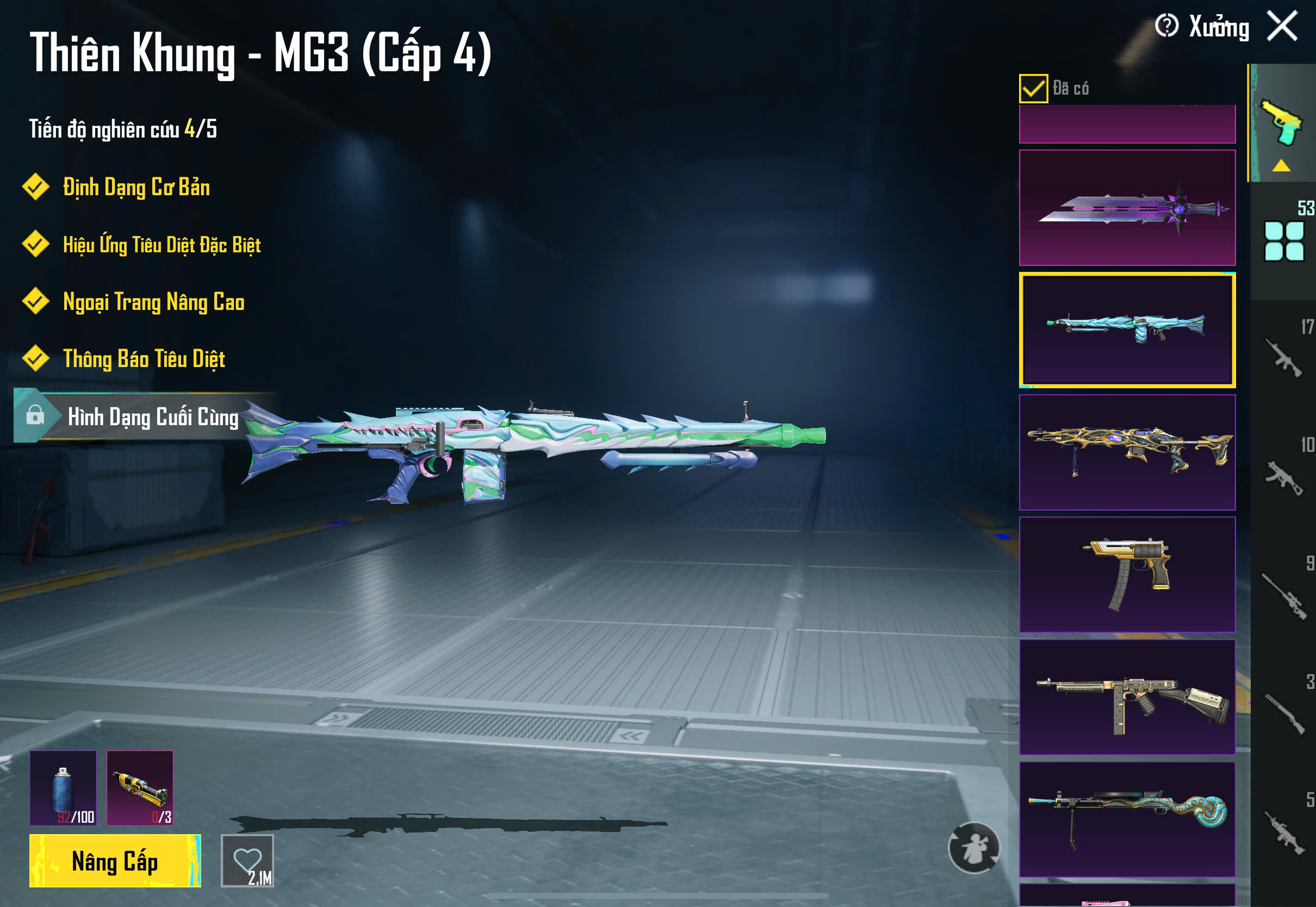This screenshot has width=1316, height=907.
Task: Select the purple sword skin thumbnail
Action: [1127, 207]
